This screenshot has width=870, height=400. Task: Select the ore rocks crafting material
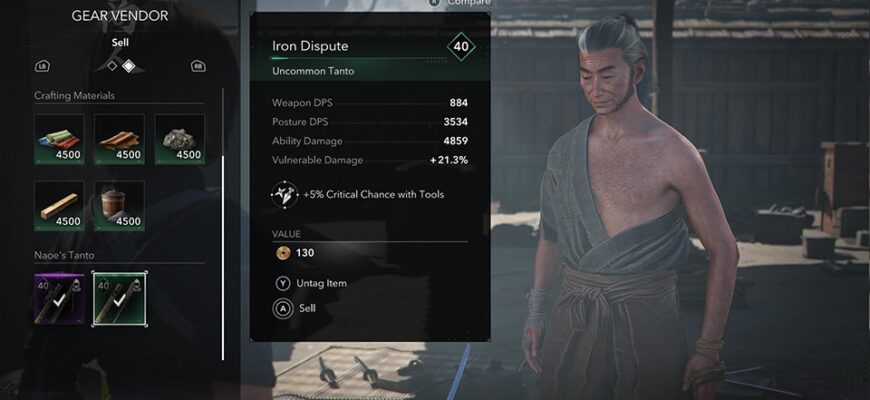(x=180, y=138)
